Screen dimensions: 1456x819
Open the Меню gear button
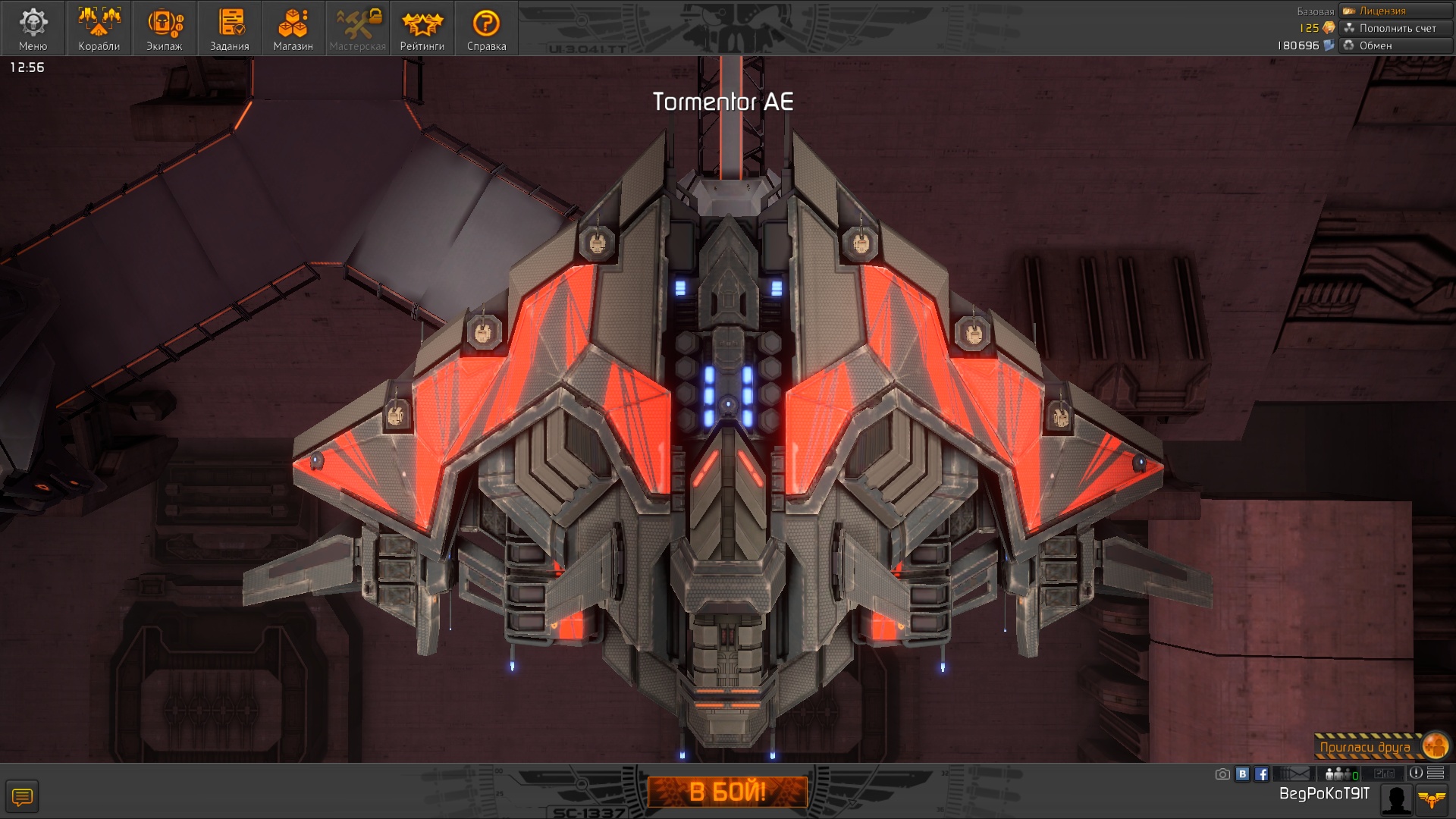(33, 28)
